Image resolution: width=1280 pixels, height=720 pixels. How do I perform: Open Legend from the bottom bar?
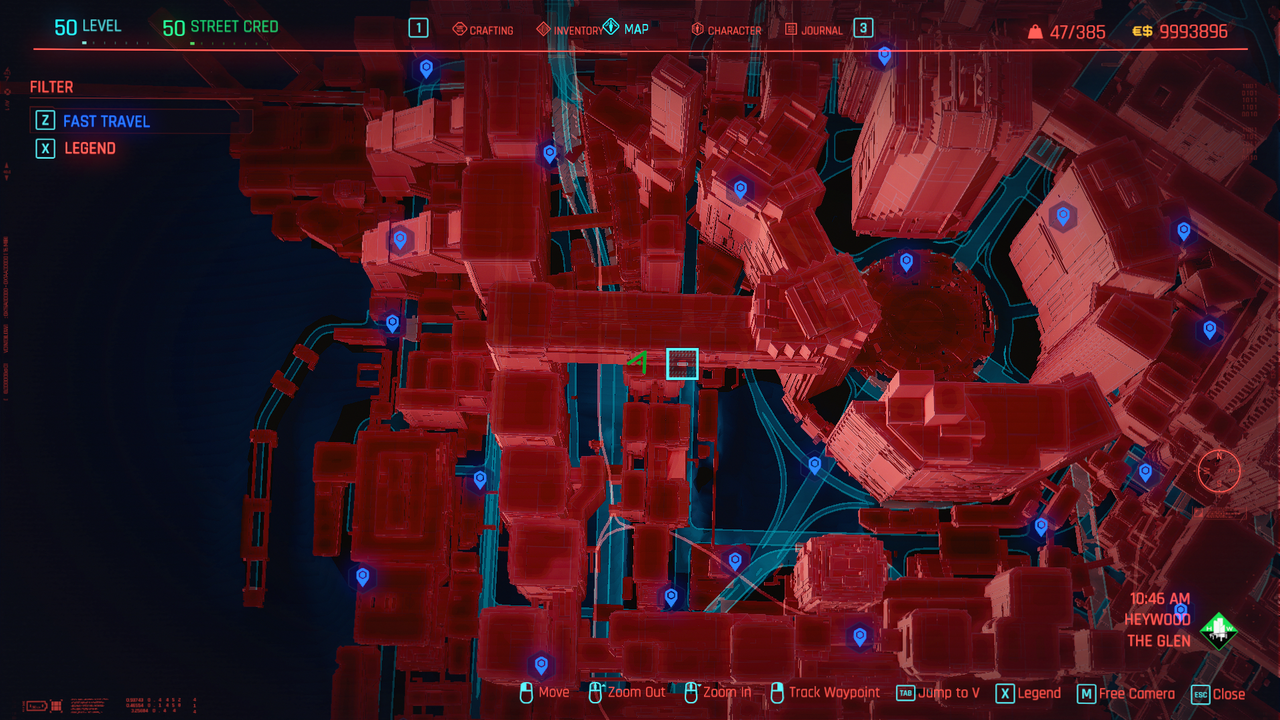1028,693
